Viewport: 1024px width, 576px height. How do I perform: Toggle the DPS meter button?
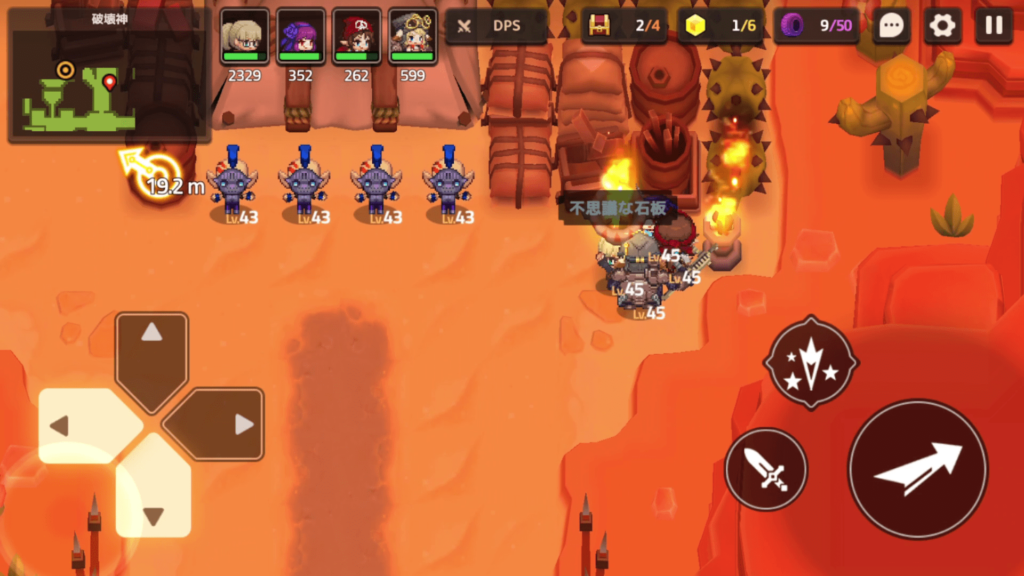coord(496,26)
